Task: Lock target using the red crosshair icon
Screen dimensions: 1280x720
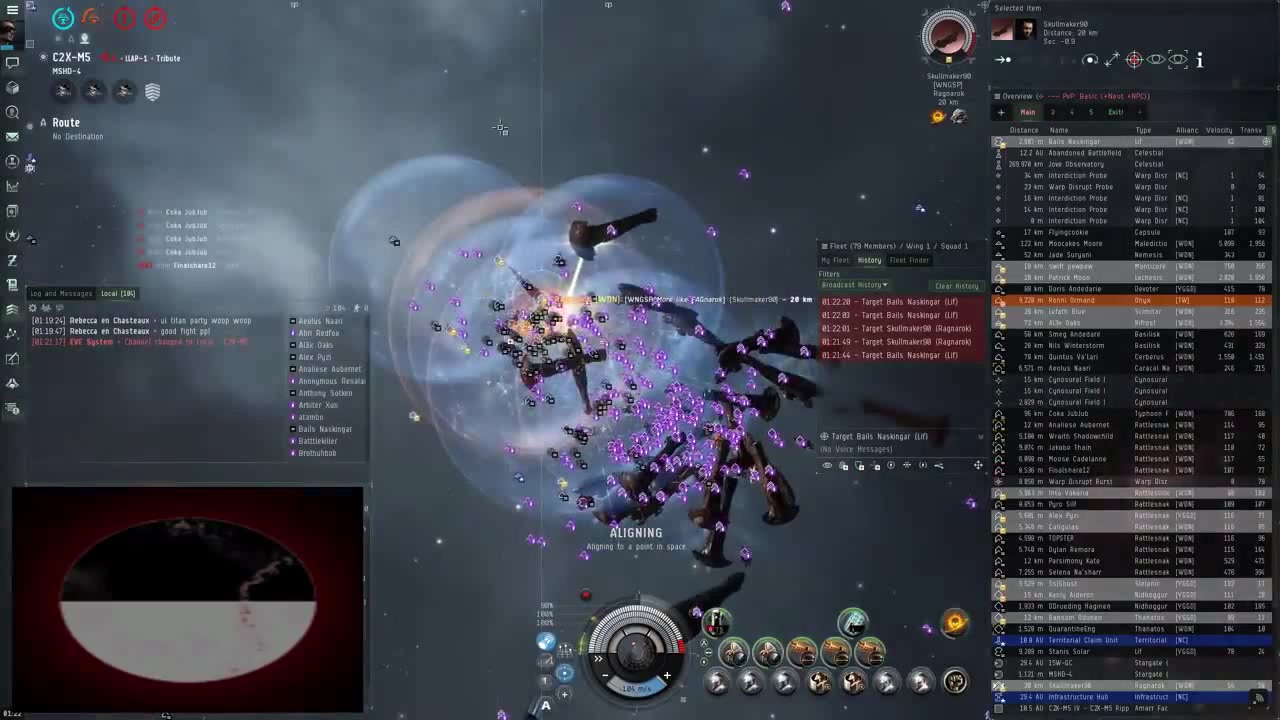Action: pyautogui.click(x=1133, y=60)
